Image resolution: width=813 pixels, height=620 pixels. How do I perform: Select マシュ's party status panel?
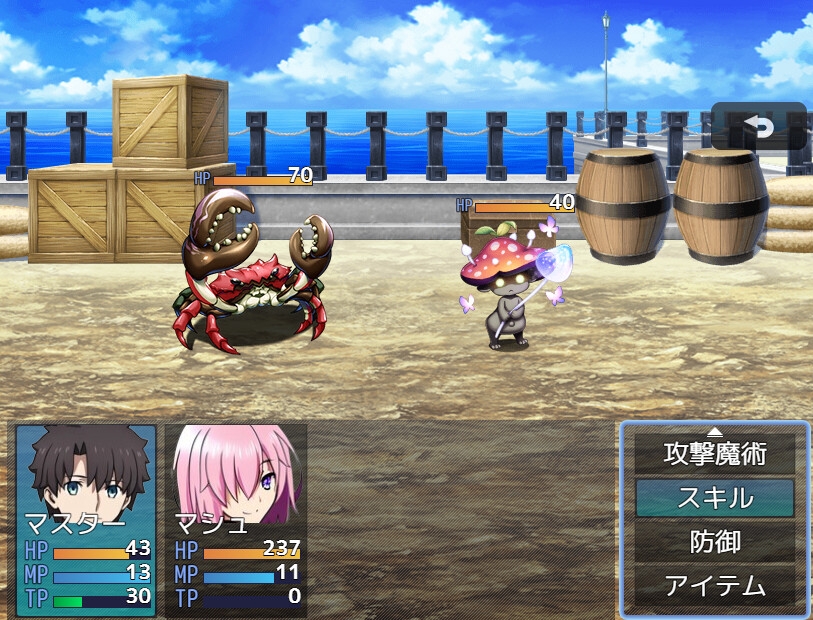[236, 519]
